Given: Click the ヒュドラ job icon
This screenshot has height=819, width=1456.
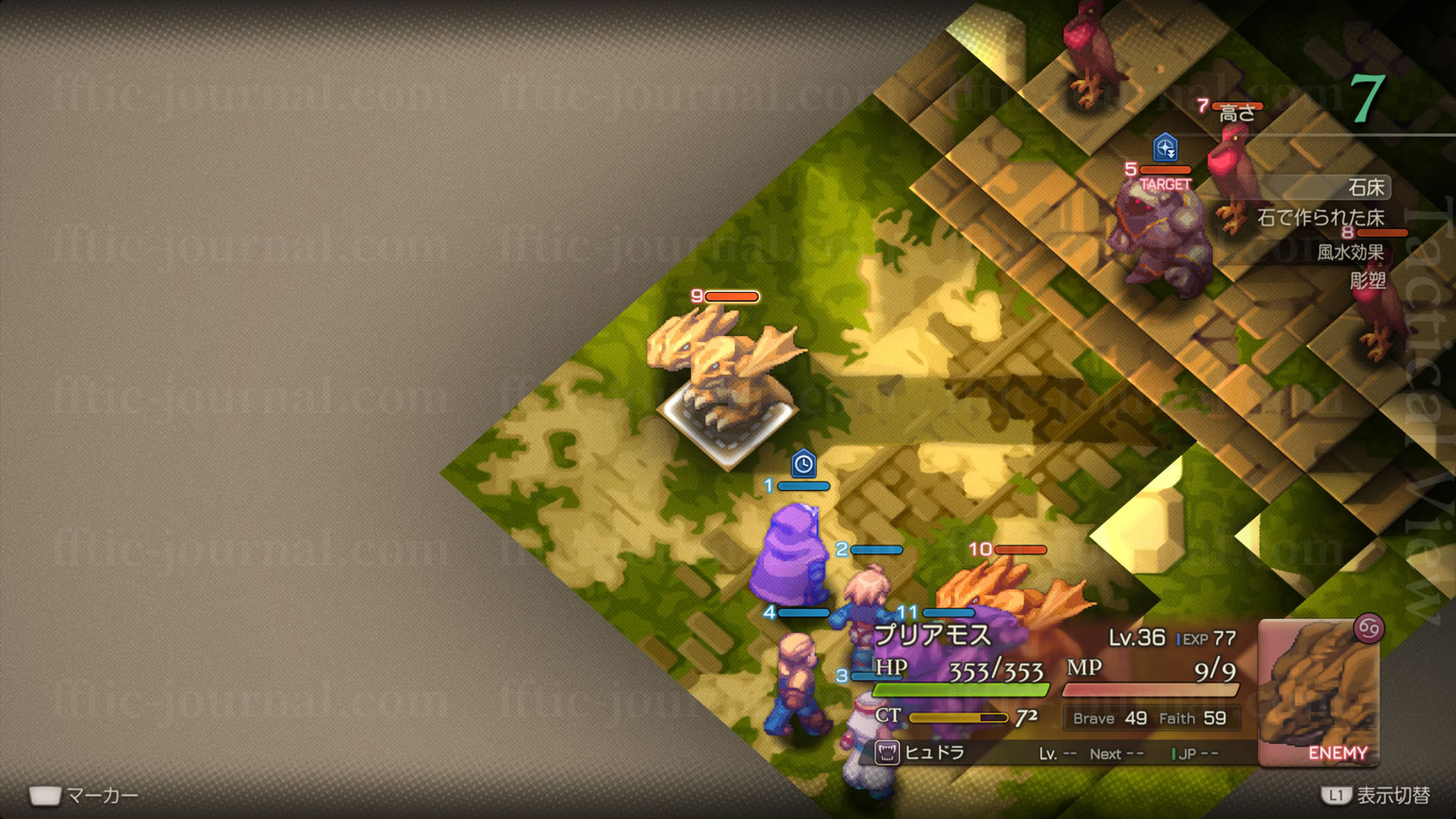Looking at the screenshot, I should pos(886,752).
